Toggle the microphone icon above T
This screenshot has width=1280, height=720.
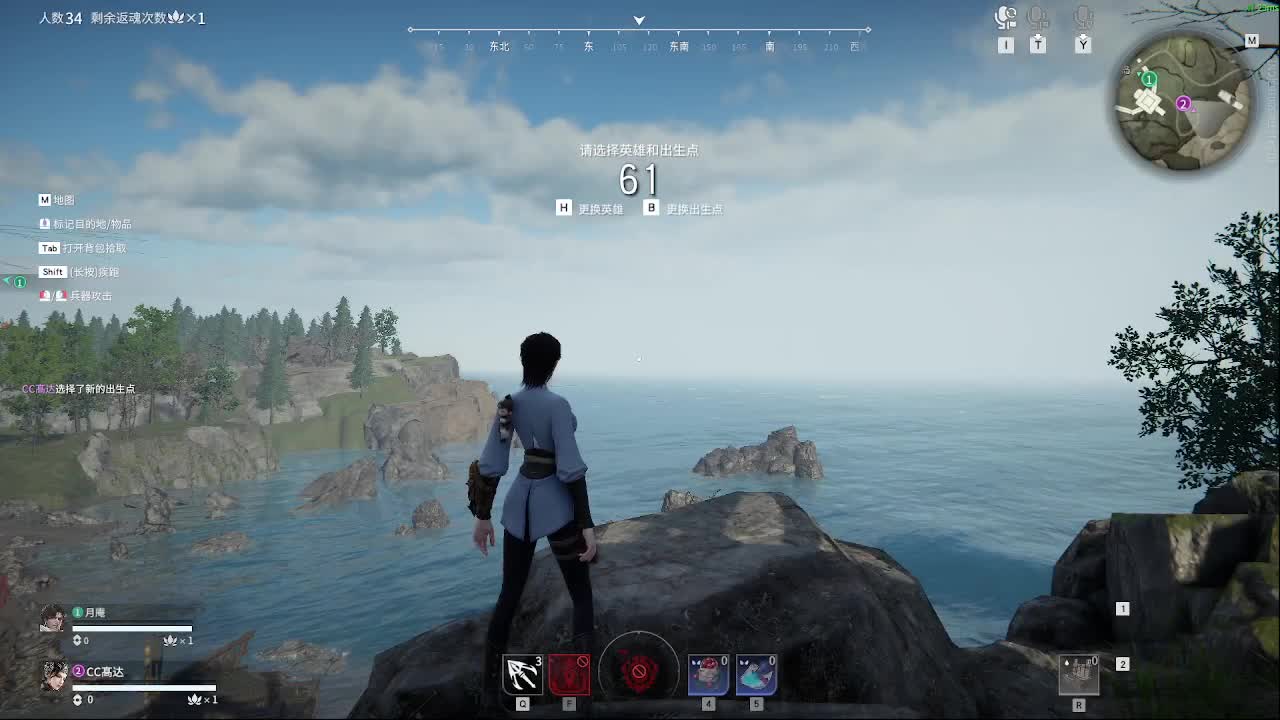point(1038,18)
